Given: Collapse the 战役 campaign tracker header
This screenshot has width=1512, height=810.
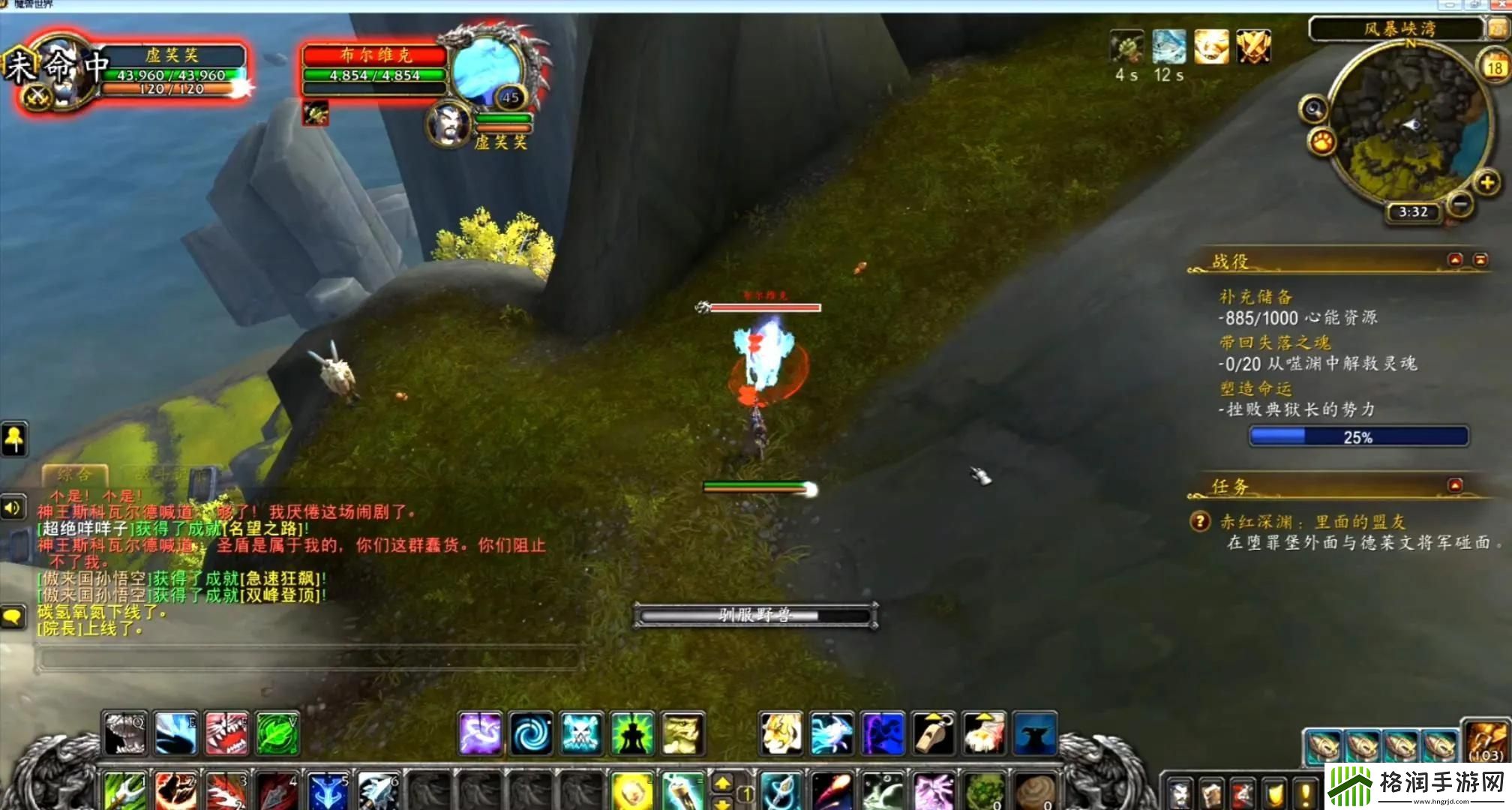Looking at the screenshot, I should pos(1455,259).
